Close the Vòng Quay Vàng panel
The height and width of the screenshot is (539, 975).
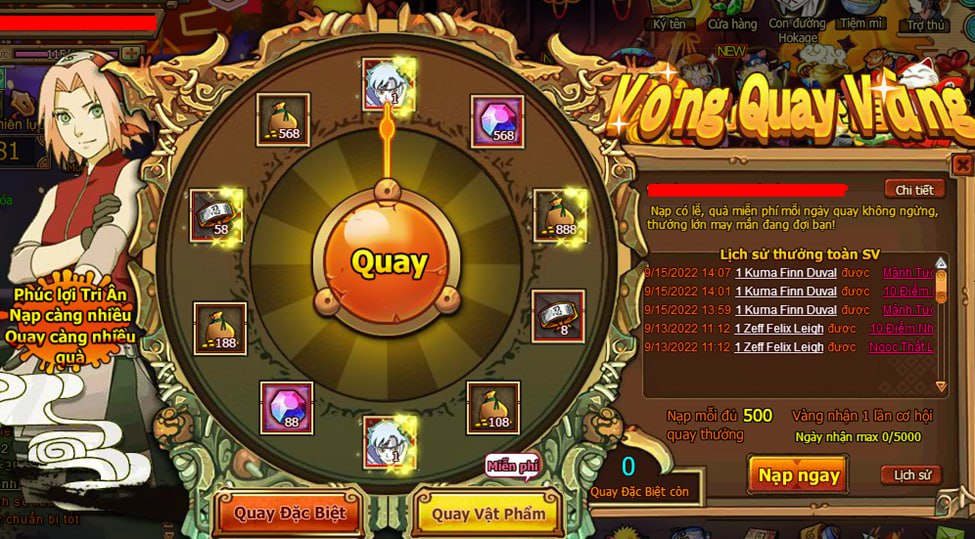coord(961,164)
